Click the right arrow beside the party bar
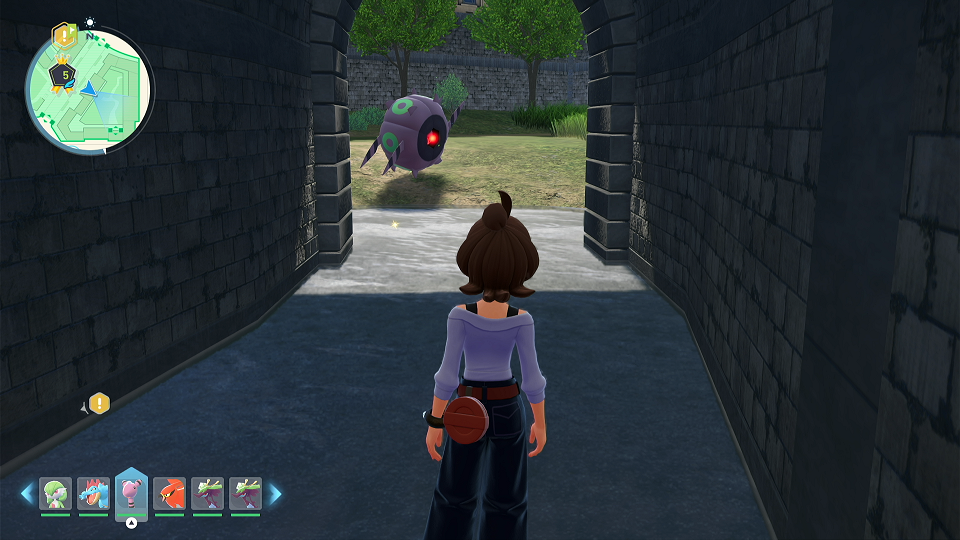This screenshot has height=540, width=960. point(275,493)
